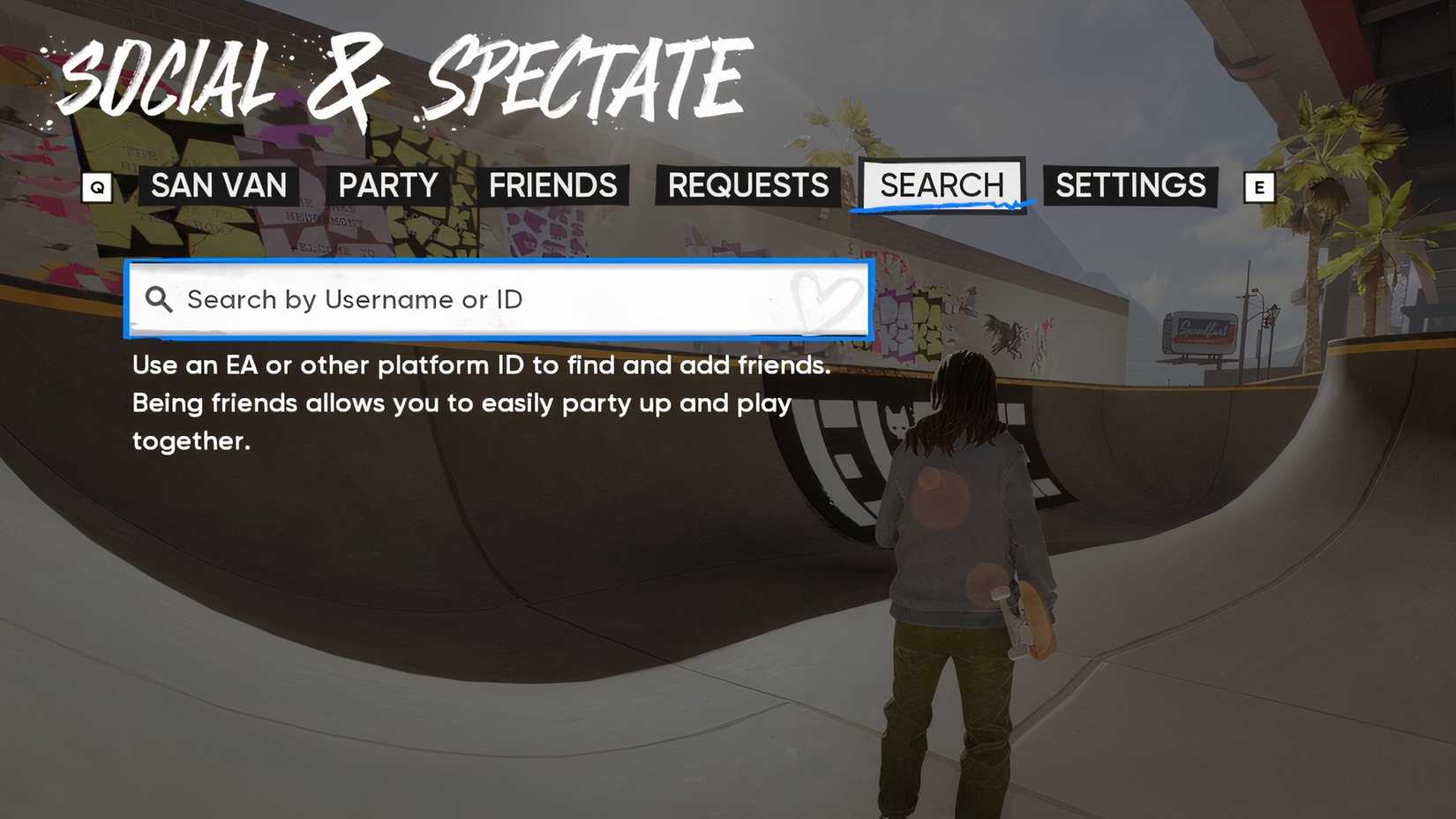Click the underlined SEARCH label
Viewport: 1456px width, 819px height.
click(941, 184)
